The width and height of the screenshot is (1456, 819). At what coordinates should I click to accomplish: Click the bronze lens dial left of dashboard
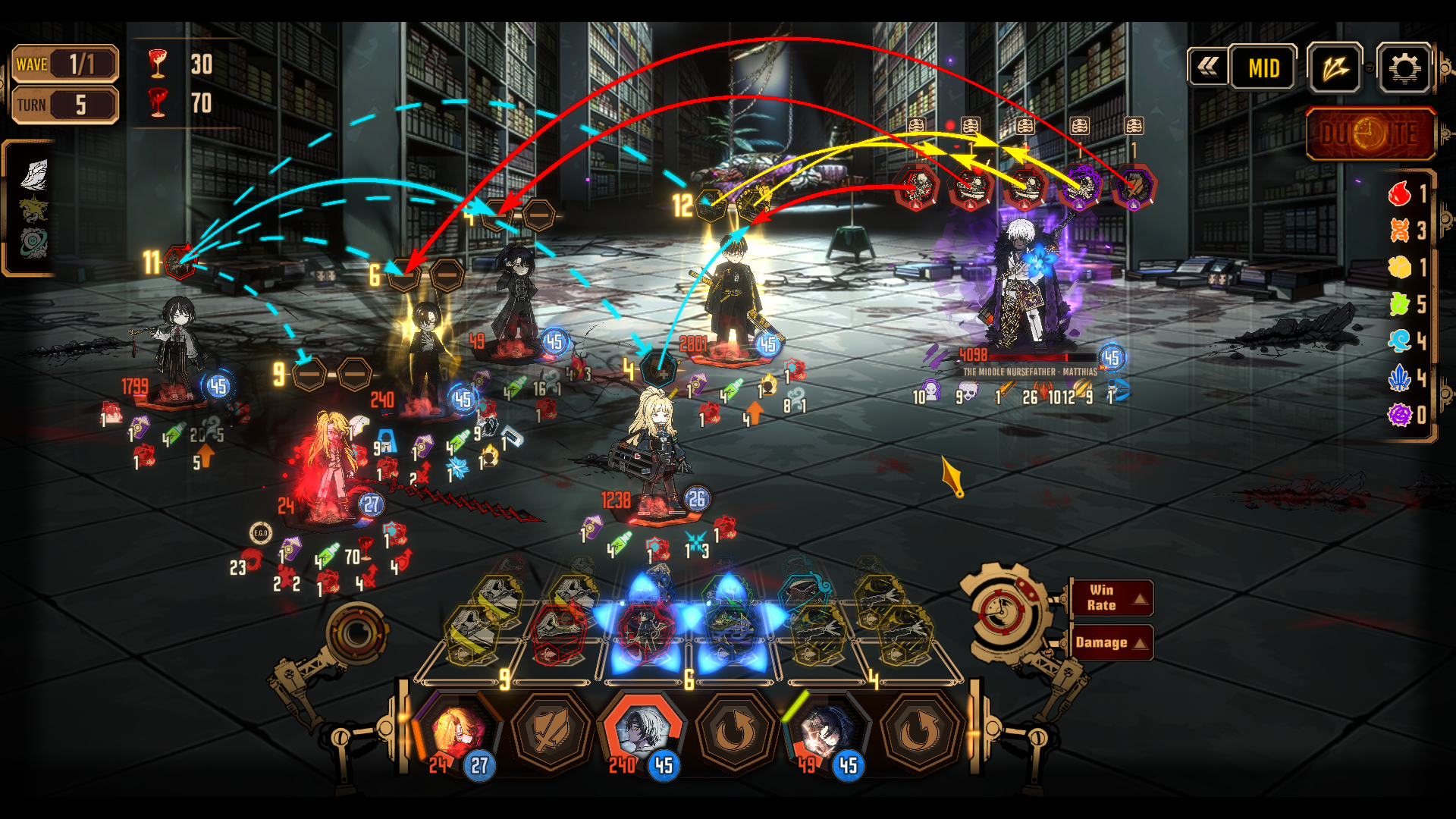(x=356, y=633)
